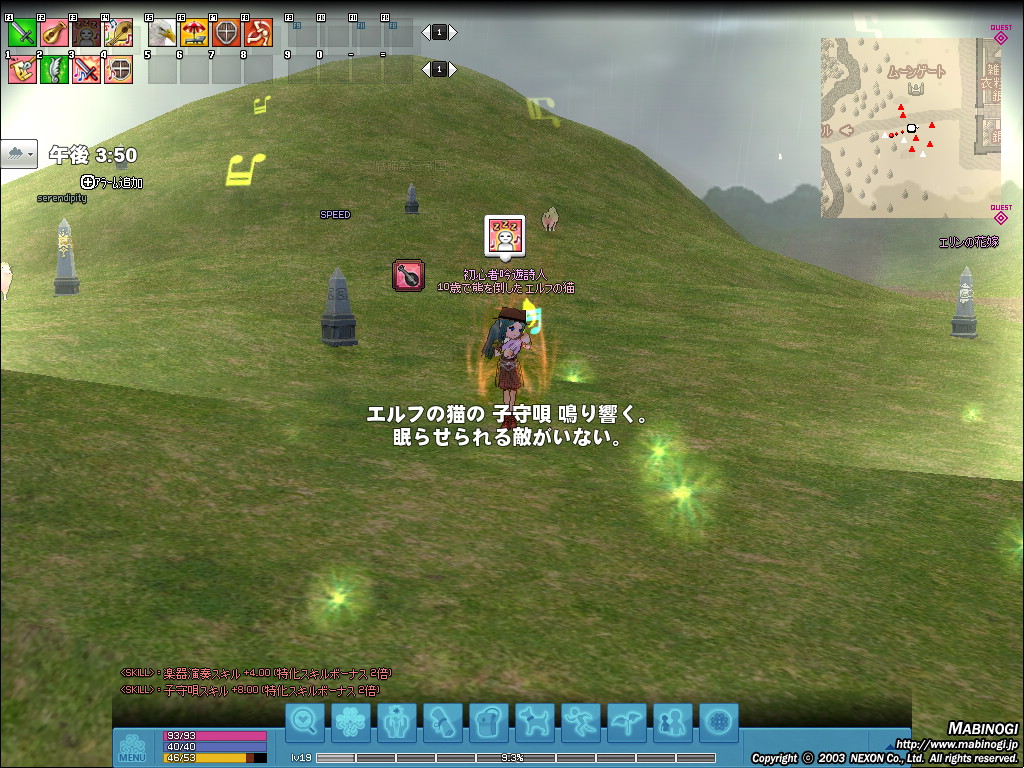Open the two-person friends list button
Screen dimensions: 1024x768
coord(673,722)
